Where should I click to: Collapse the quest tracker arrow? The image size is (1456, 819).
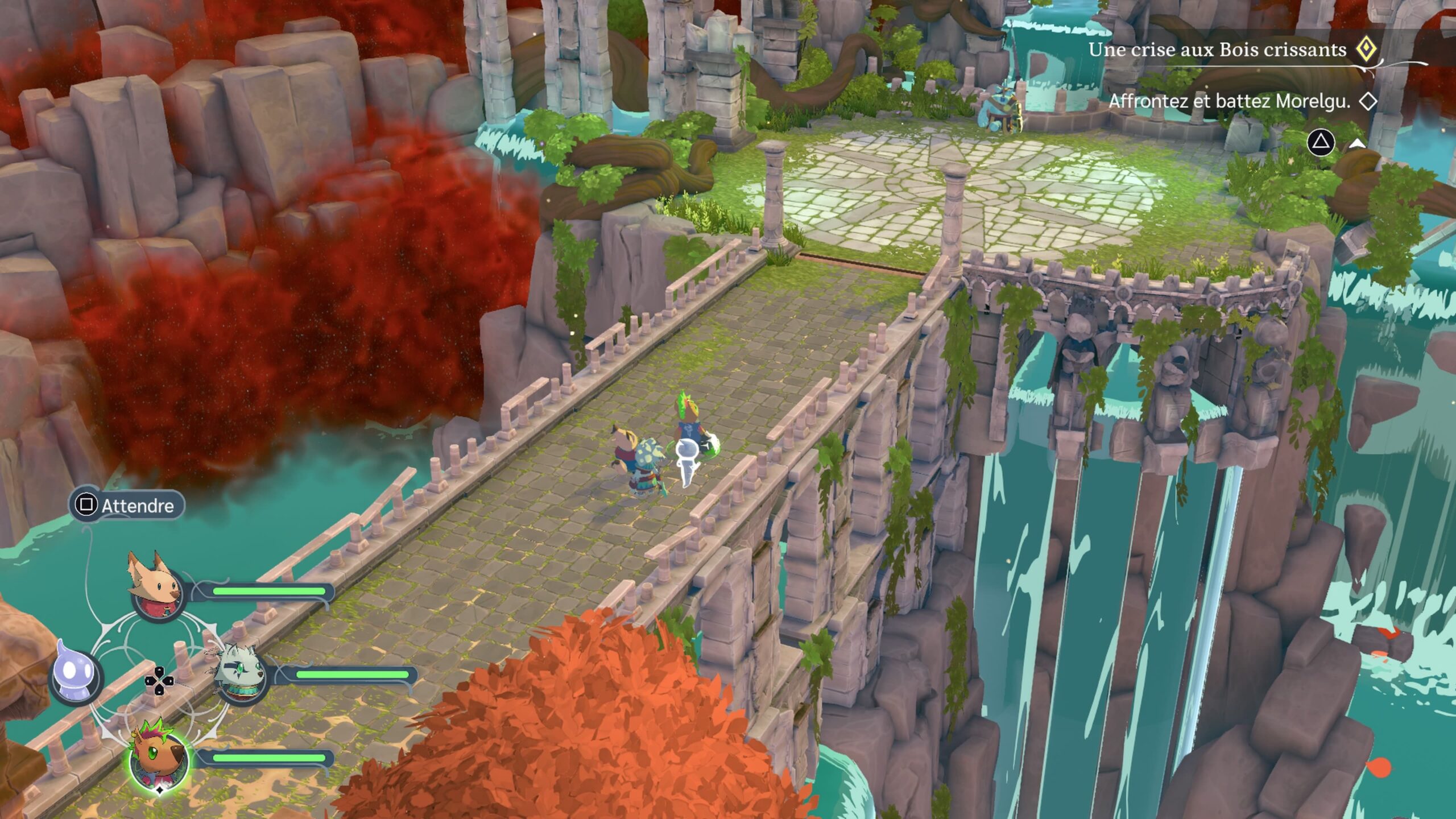point(1357,144)
